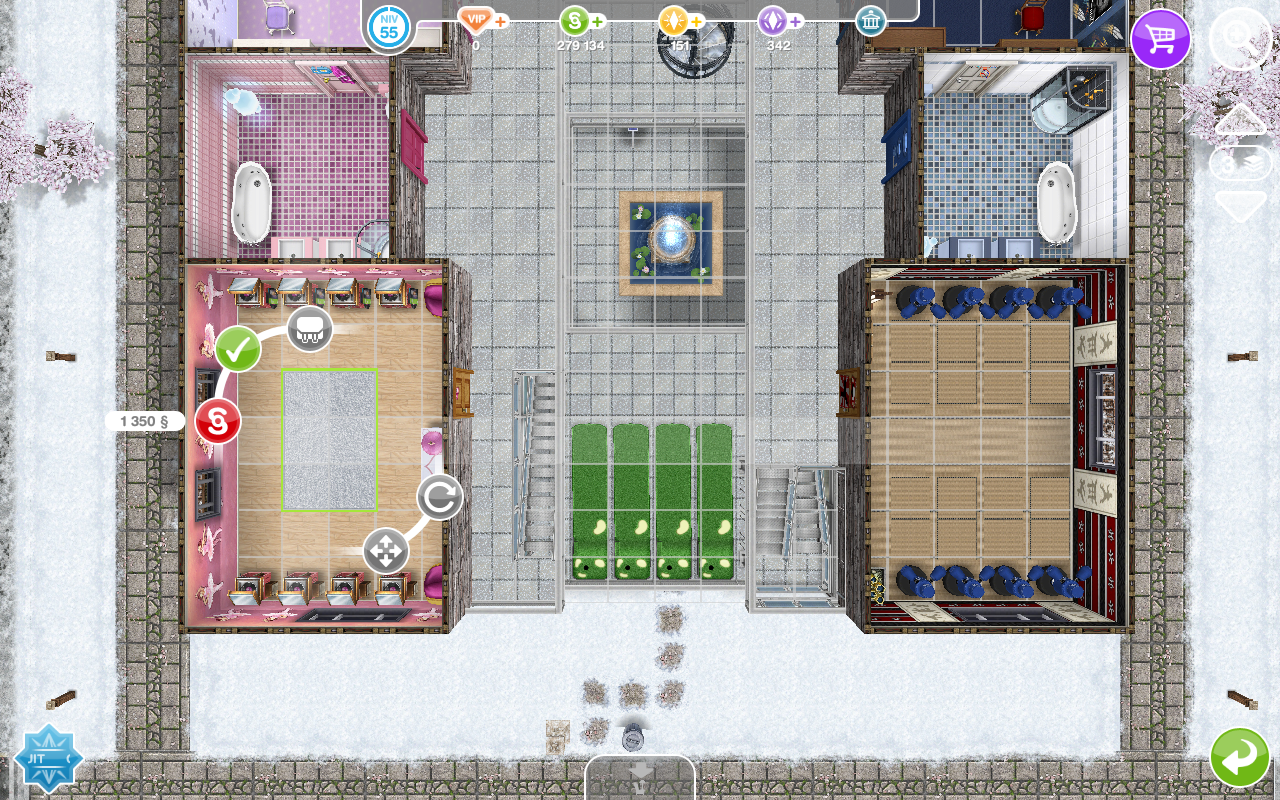1280x800 pixels.
Task: Exit build mode with the green return arrow
Action: [1240, 758]
